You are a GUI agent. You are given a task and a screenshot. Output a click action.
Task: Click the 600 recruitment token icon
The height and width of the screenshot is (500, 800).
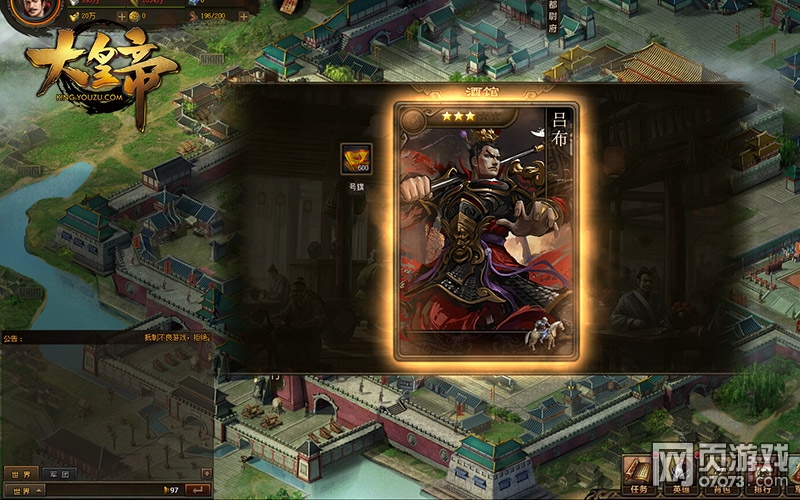[x=355, y=160]
